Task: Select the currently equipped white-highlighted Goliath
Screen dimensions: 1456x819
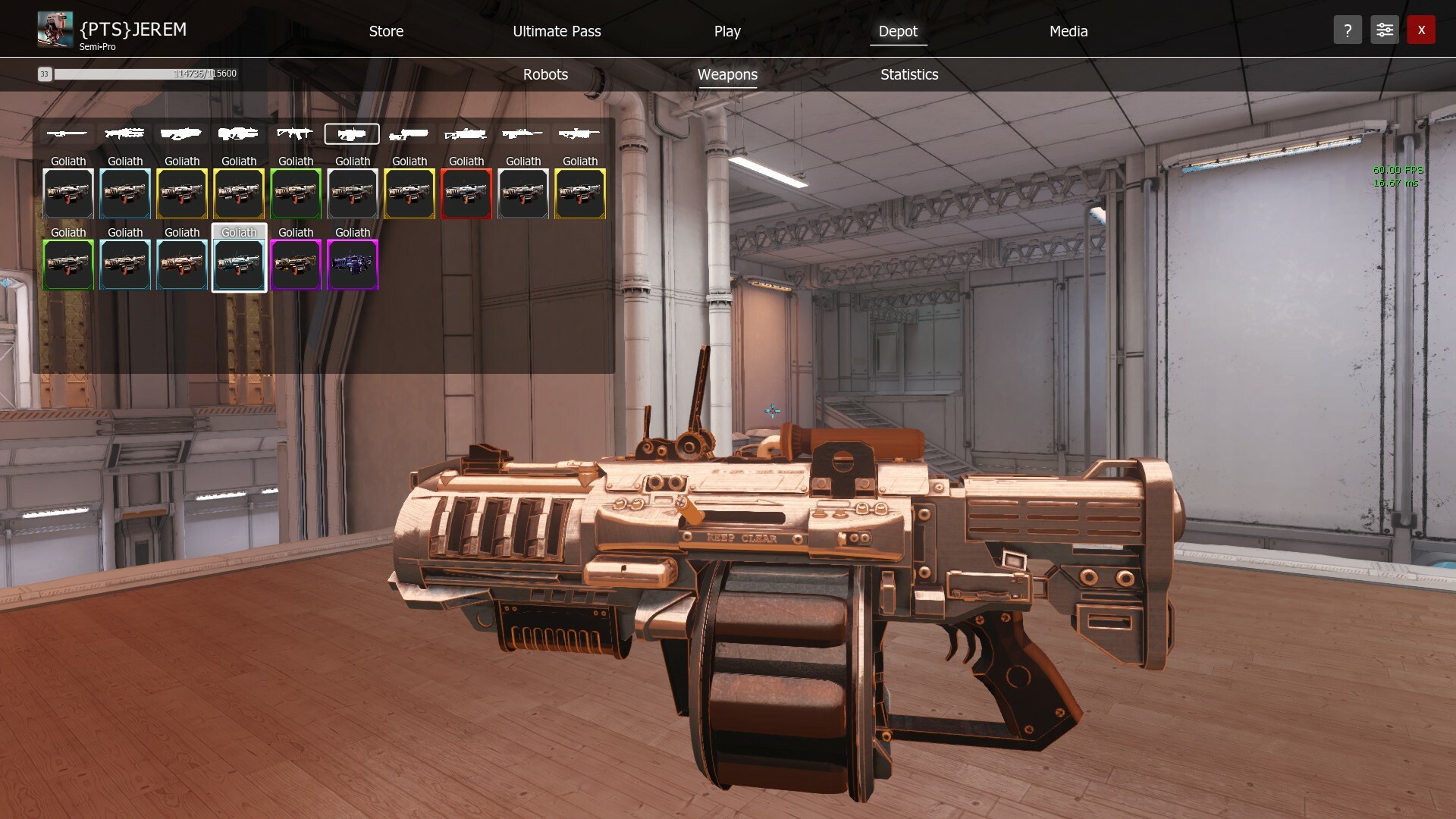Action: coord(239,264)
